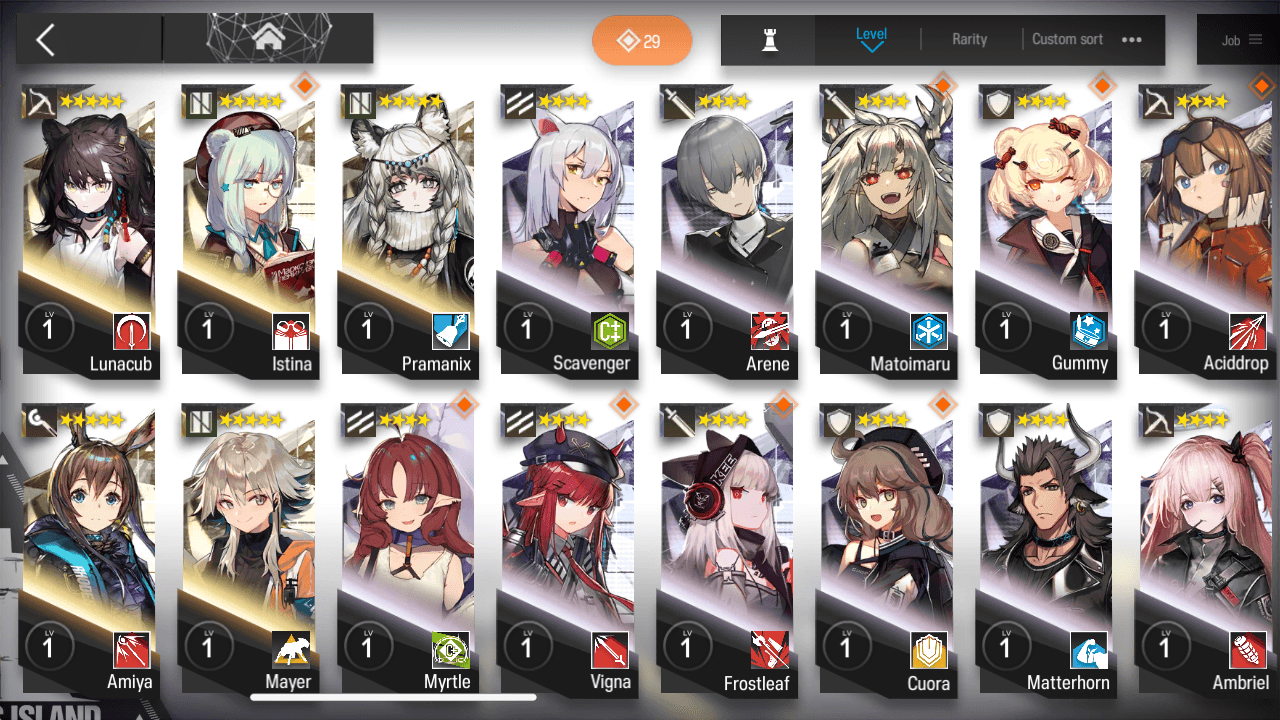
Task: Go back using the arrow button
Action: [x=45, y=40]
